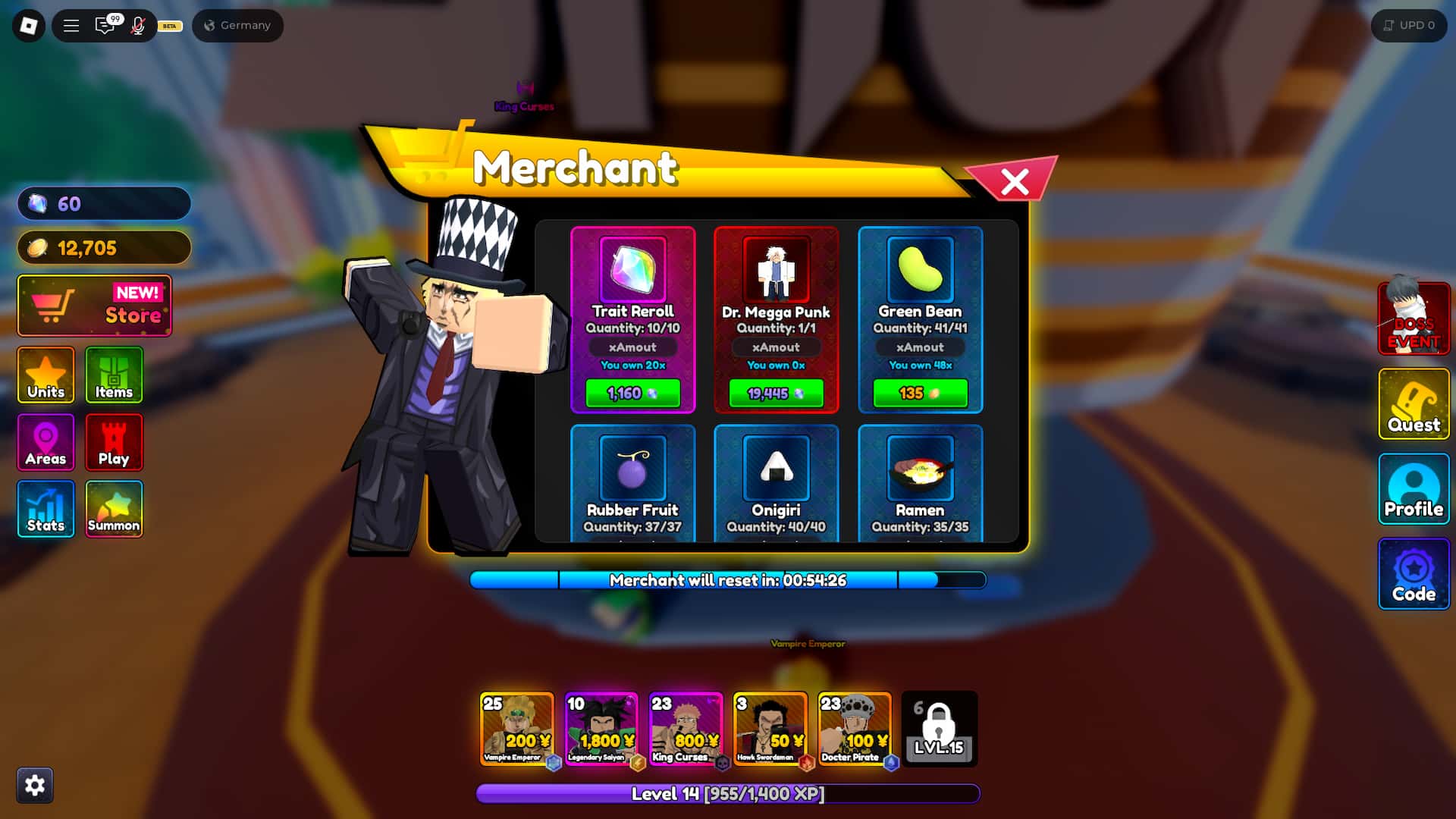1456x819 pixels.
Task: Select the Vampire Emperor unit slot
Action: (x=519, y=729)
